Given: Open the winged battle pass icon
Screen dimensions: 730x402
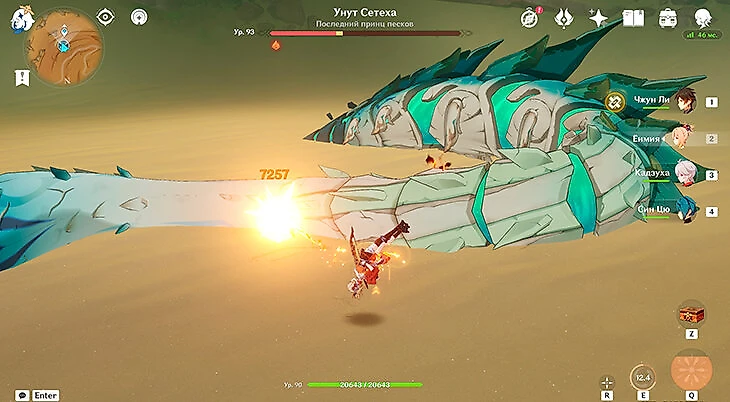Looking at the screenshot, I should pos(564,18).
